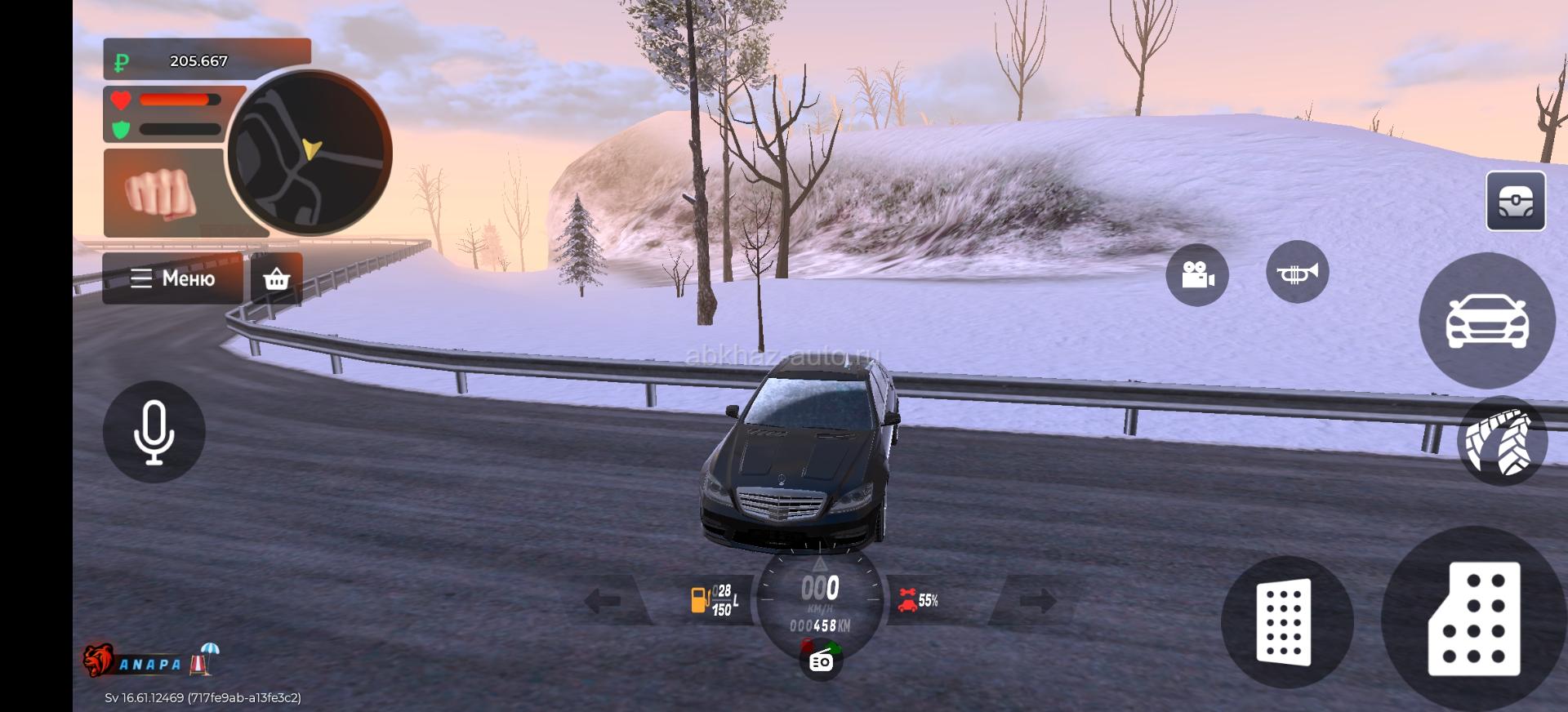1568x712 pixels.
Task: Open the shop basket icon
Action: click(277, 279)
